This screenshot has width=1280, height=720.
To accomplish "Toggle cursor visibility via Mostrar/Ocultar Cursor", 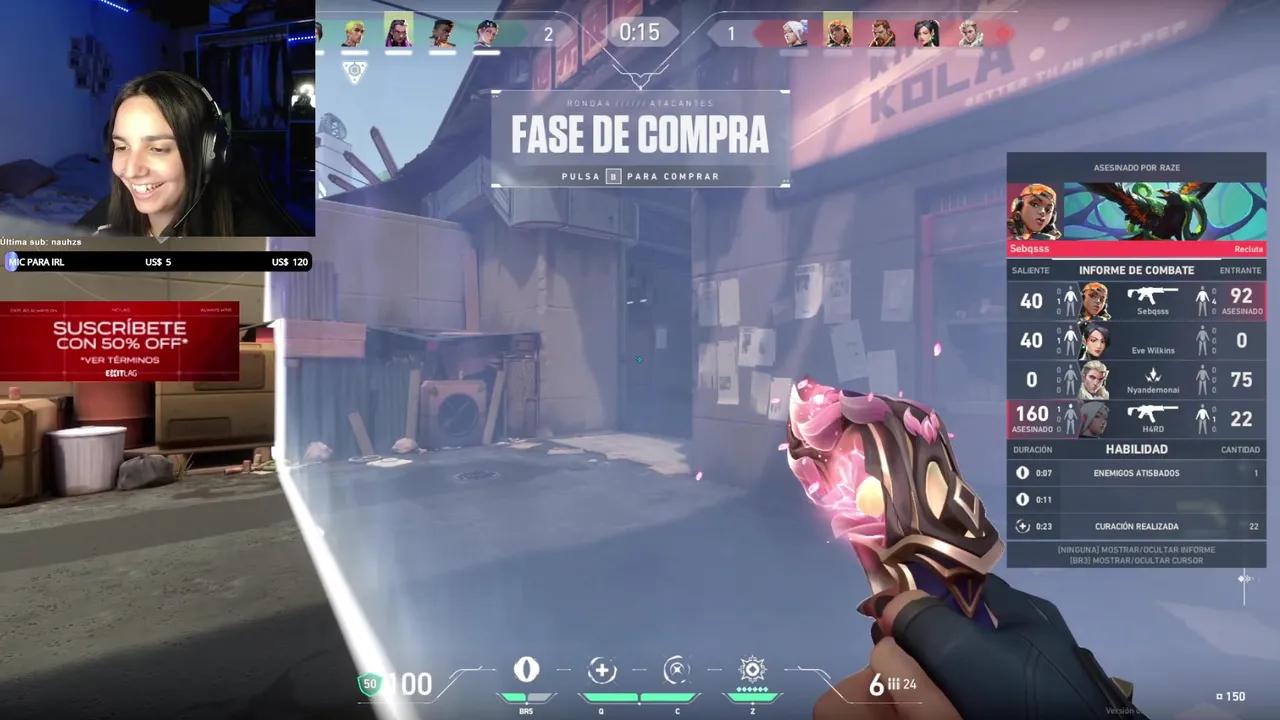I will click(x=1136, y=560).
